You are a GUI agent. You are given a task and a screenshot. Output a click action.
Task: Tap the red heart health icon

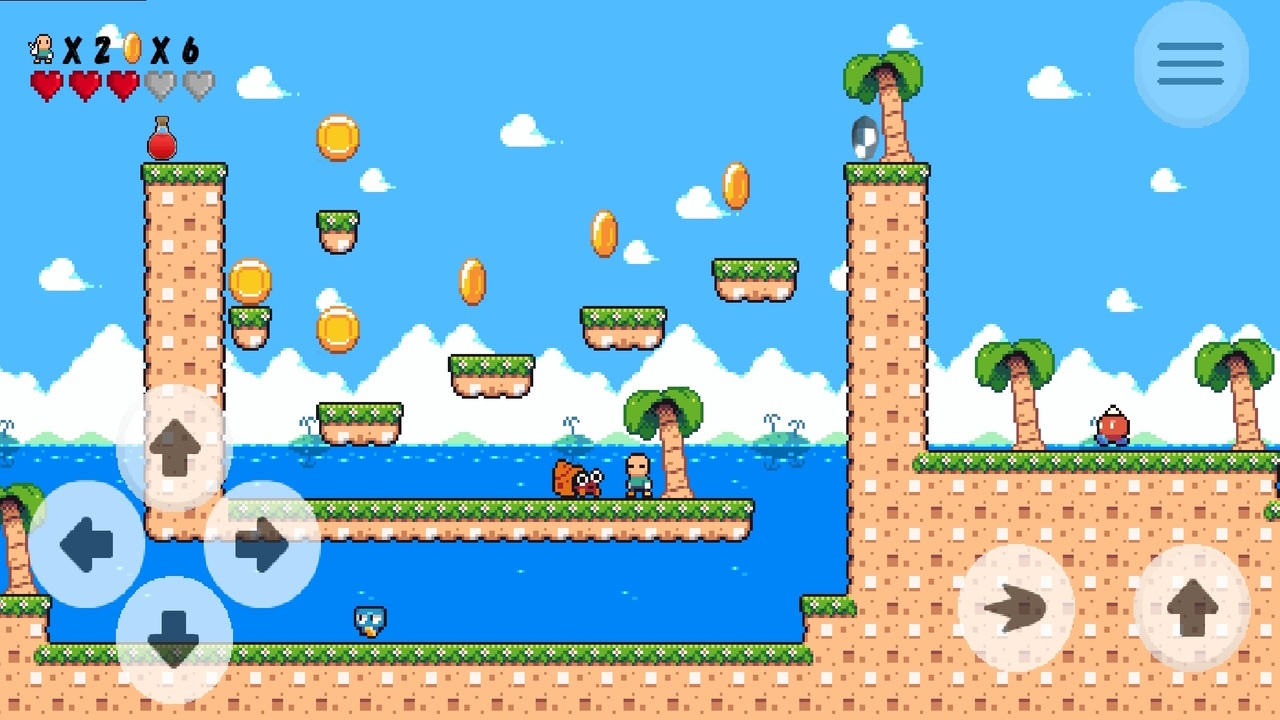pyautogui.click(x=47, y=86)
